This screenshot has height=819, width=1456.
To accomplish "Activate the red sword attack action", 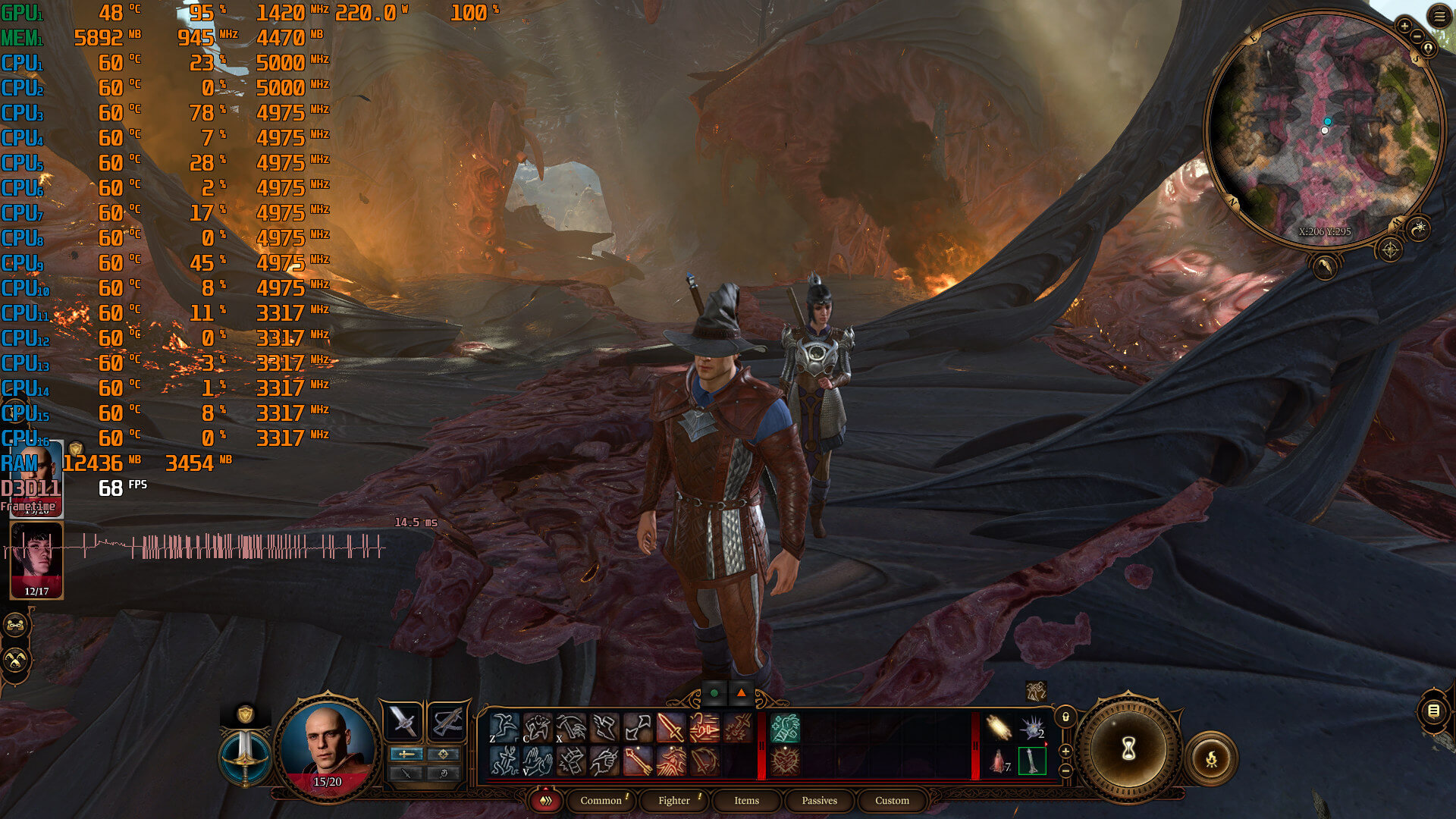I will point(671,728).
